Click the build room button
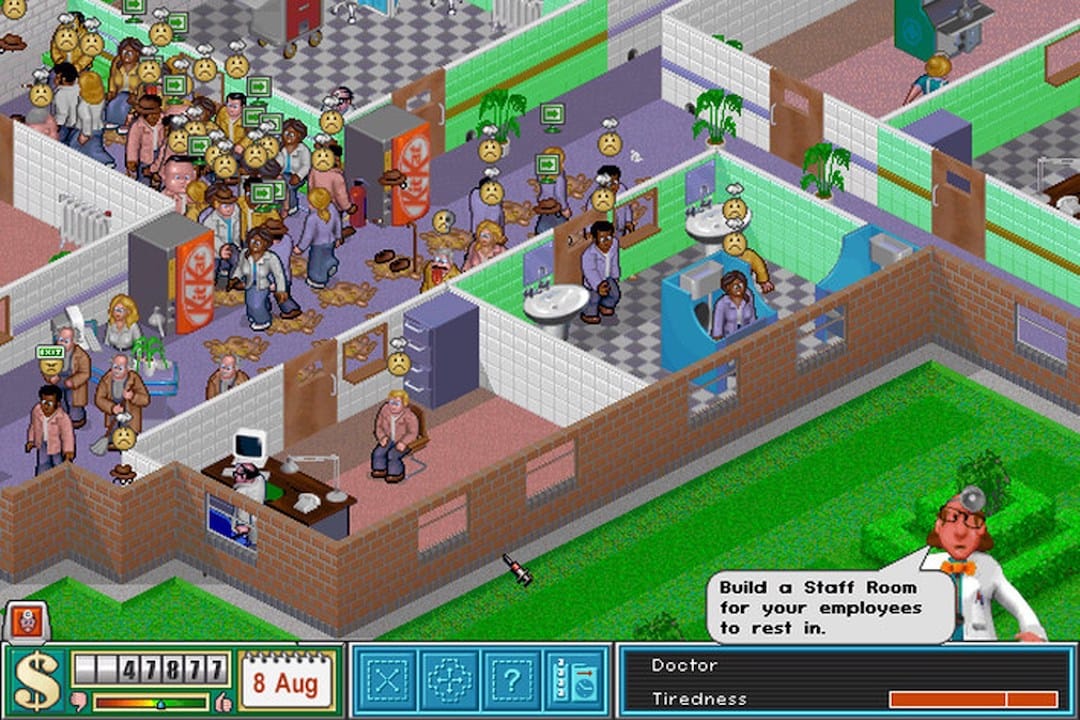Viewport: 1080px width, 720px height. tap(386, 680)
